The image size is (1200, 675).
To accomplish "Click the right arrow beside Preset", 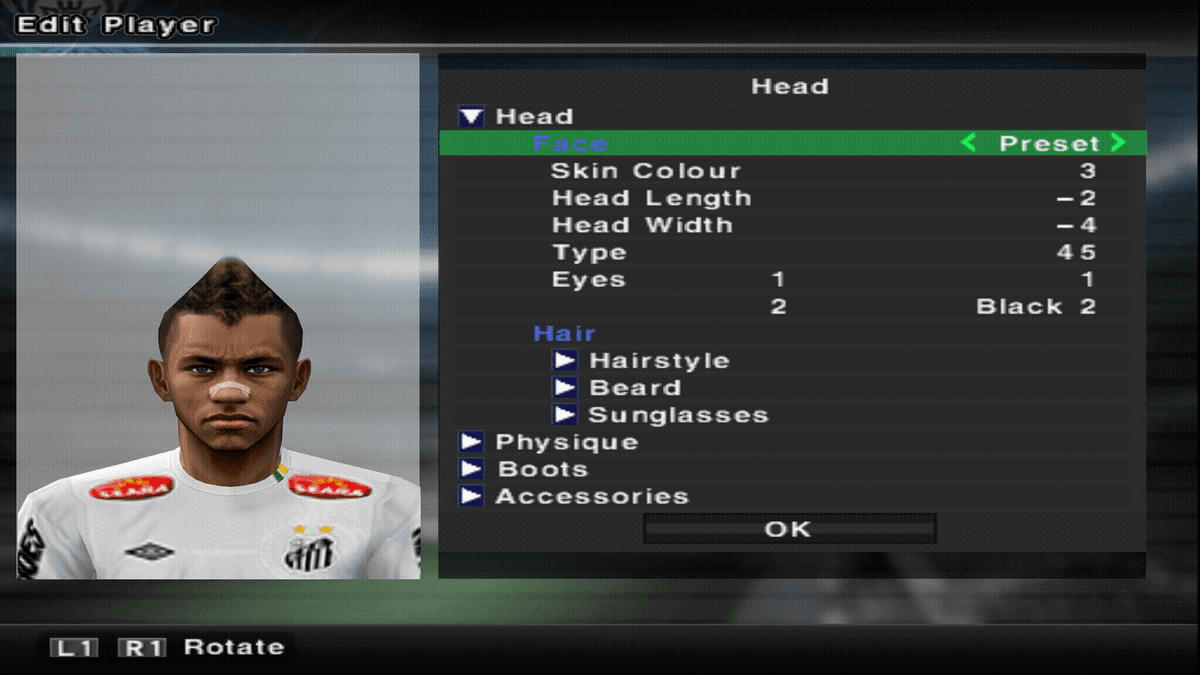I will (x=1117, y=144).
